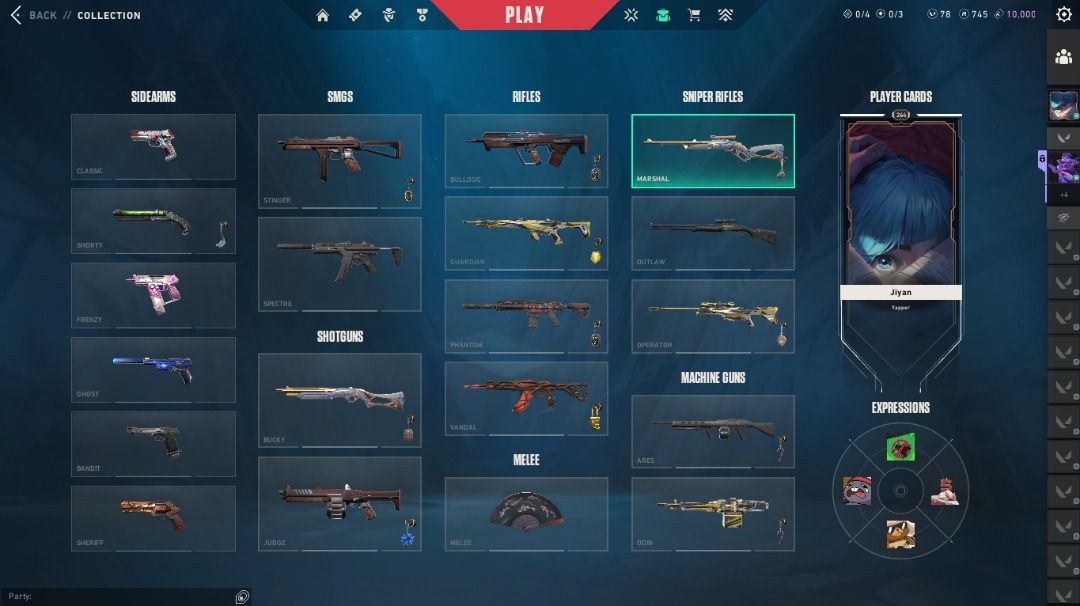Select the Ghost pistol slot
Screen dimensions: 1080x606
pos(153,369)
